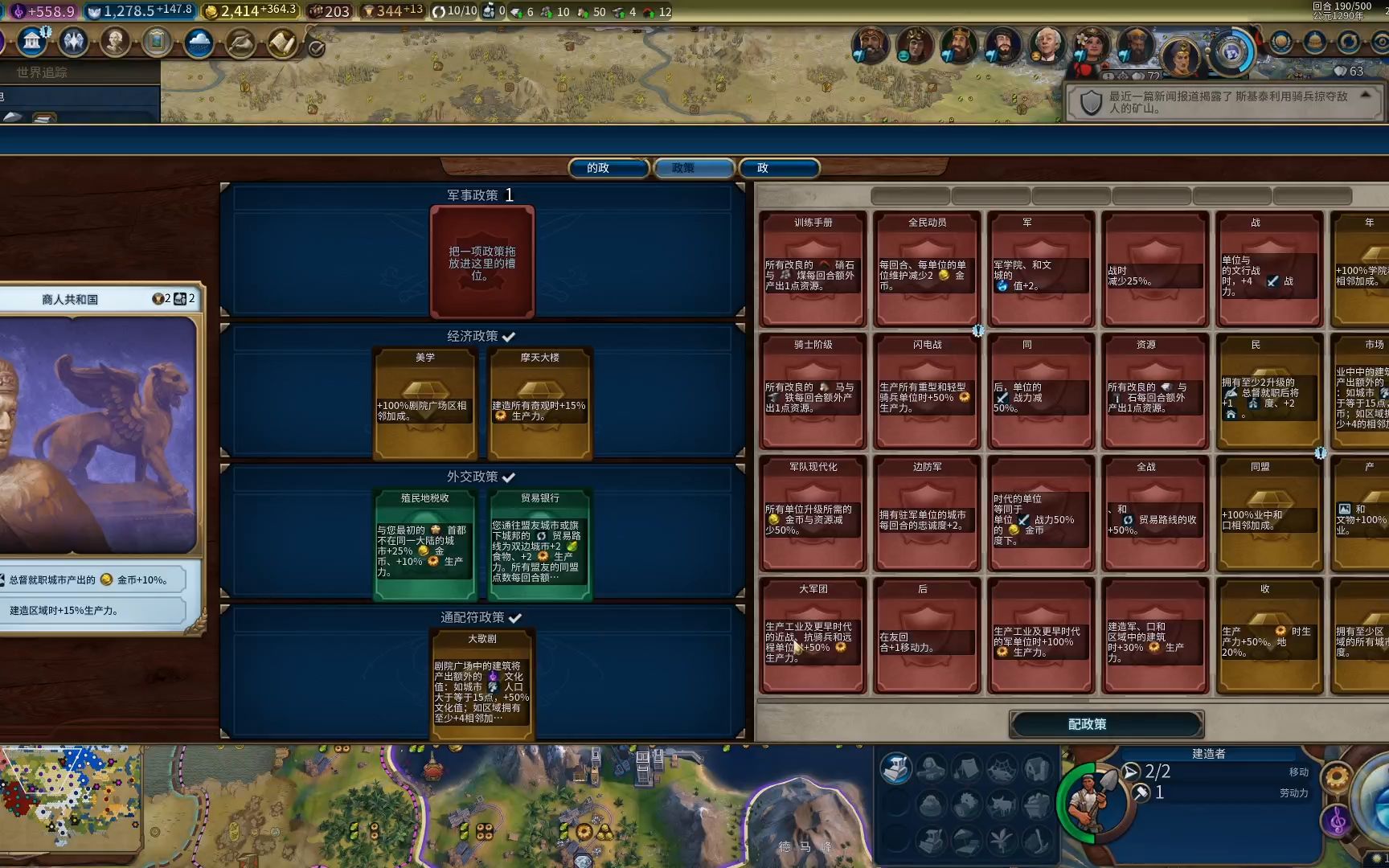
Task: Select the 训练手册 military policy card
Action: pos(813,269)
